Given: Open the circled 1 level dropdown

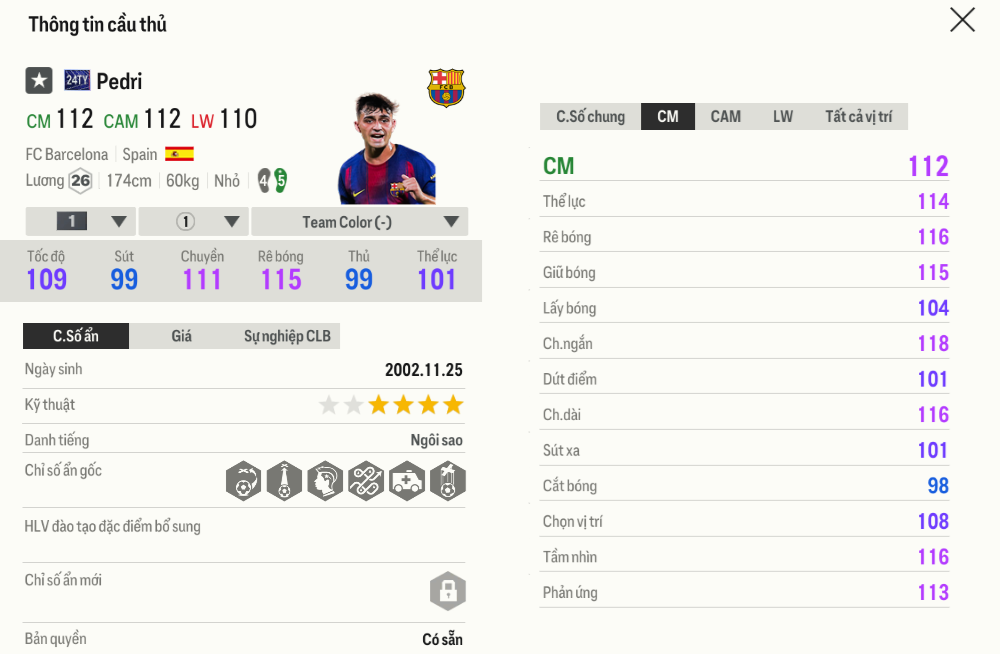Looking at the screenshot, I should point(193,222).
